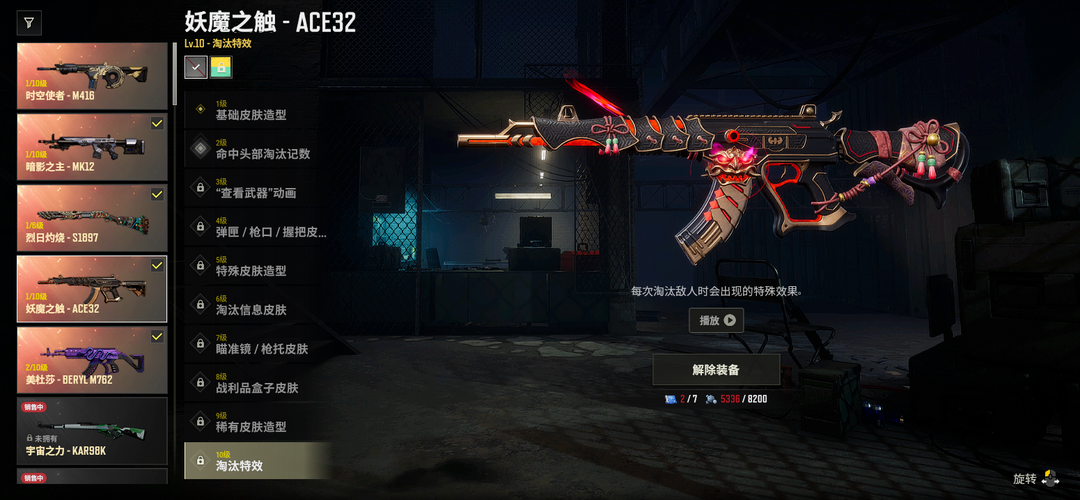Image resolution: width=1080 pixels, height=500 pixels.
Task: Toggle the checkmark icon under the title
Action: (196, 67)
